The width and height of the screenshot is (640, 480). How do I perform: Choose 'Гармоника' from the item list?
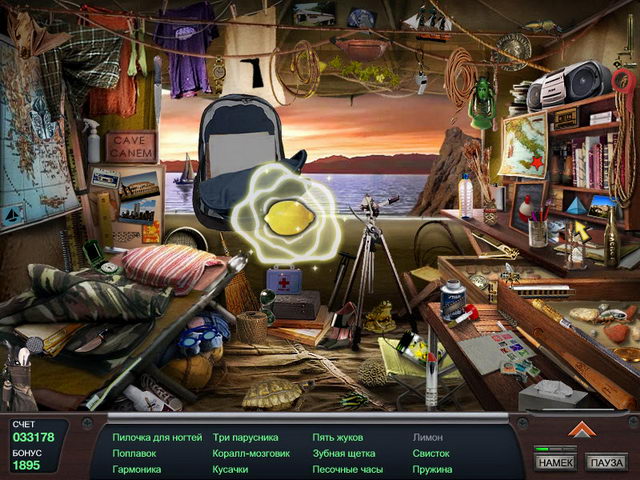(x=137, y=469)
